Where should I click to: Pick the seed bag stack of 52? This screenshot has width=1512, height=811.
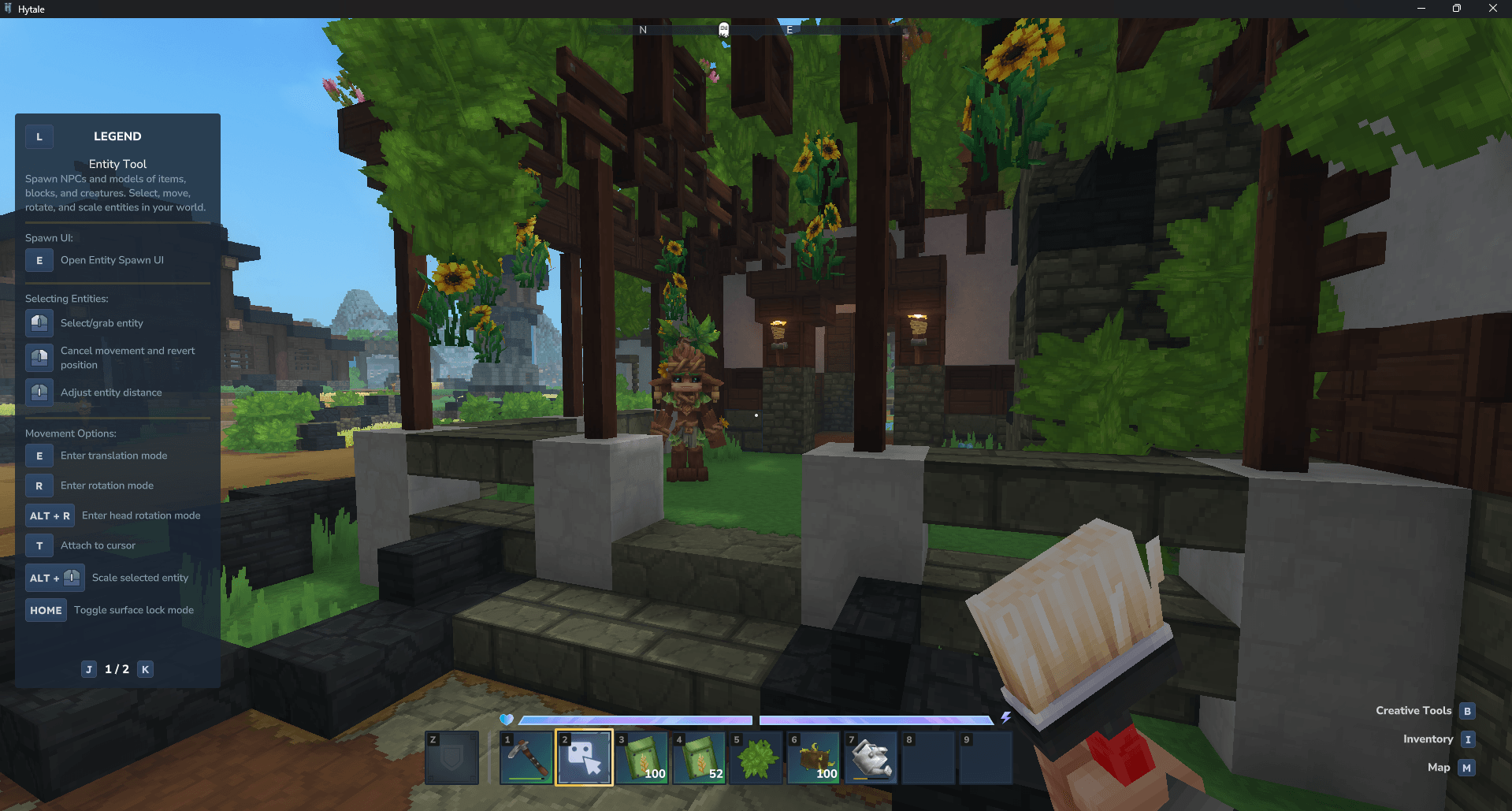click(x=699, y=757)
